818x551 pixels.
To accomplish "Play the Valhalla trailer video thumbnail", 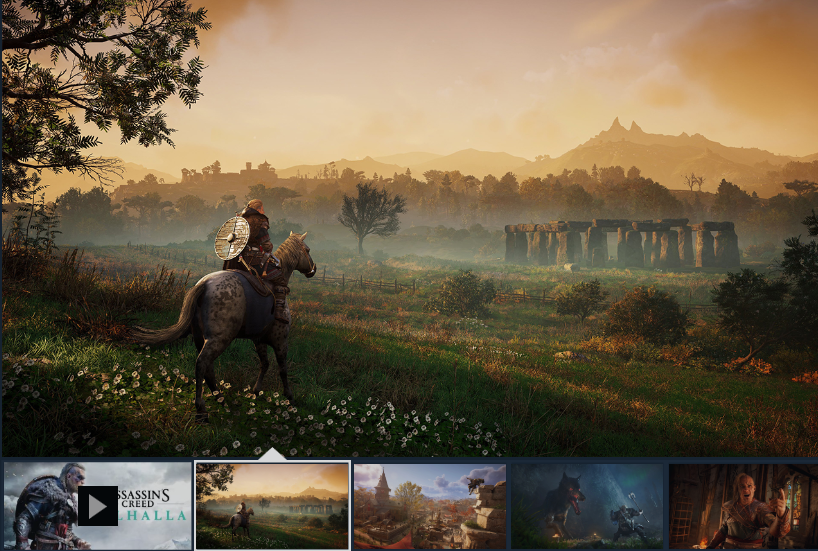I will [98, 505].
